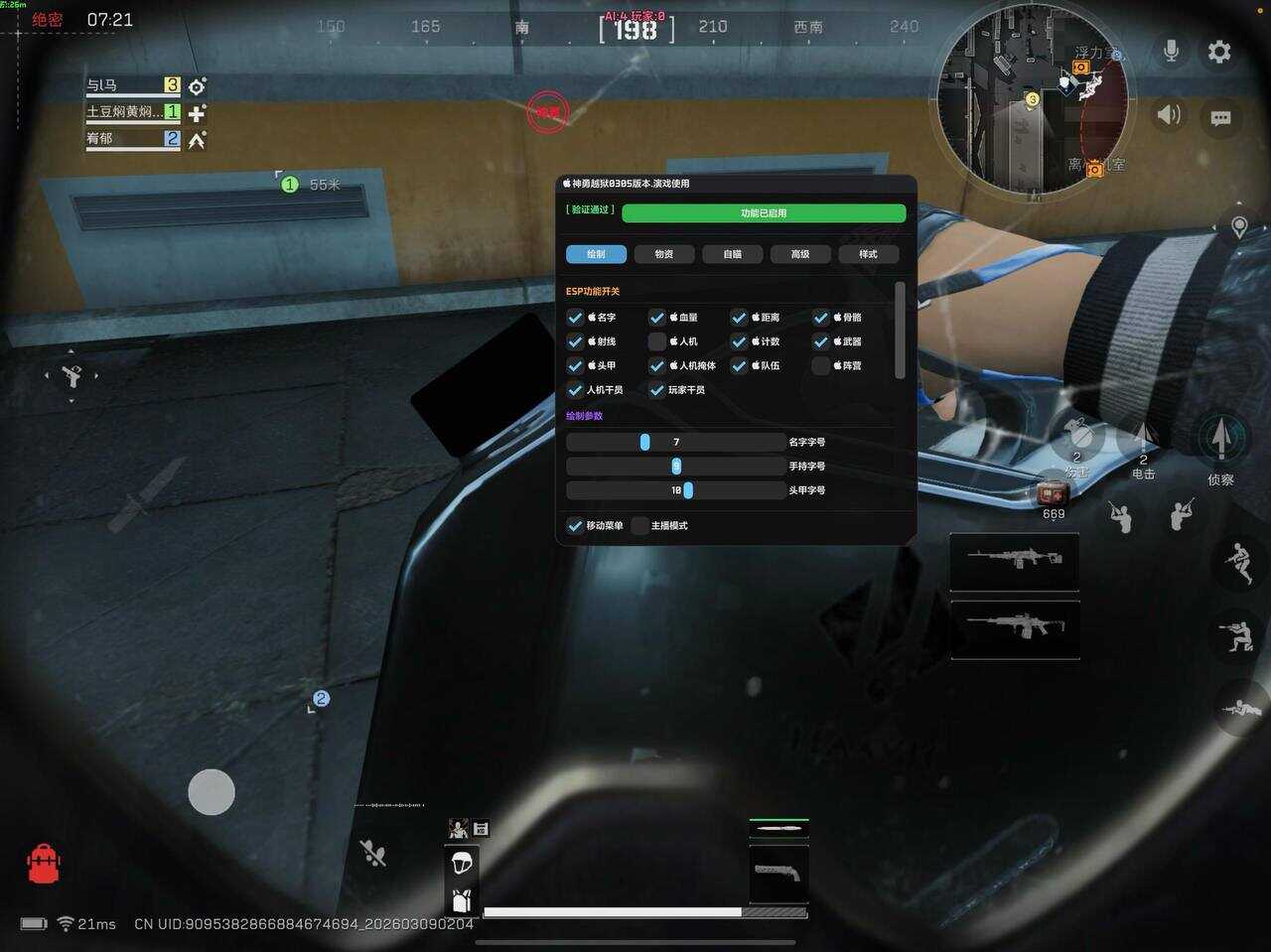Open the gear settings menu
The width and height of the screenshot is (1271, 952).
click(1219, 52)
